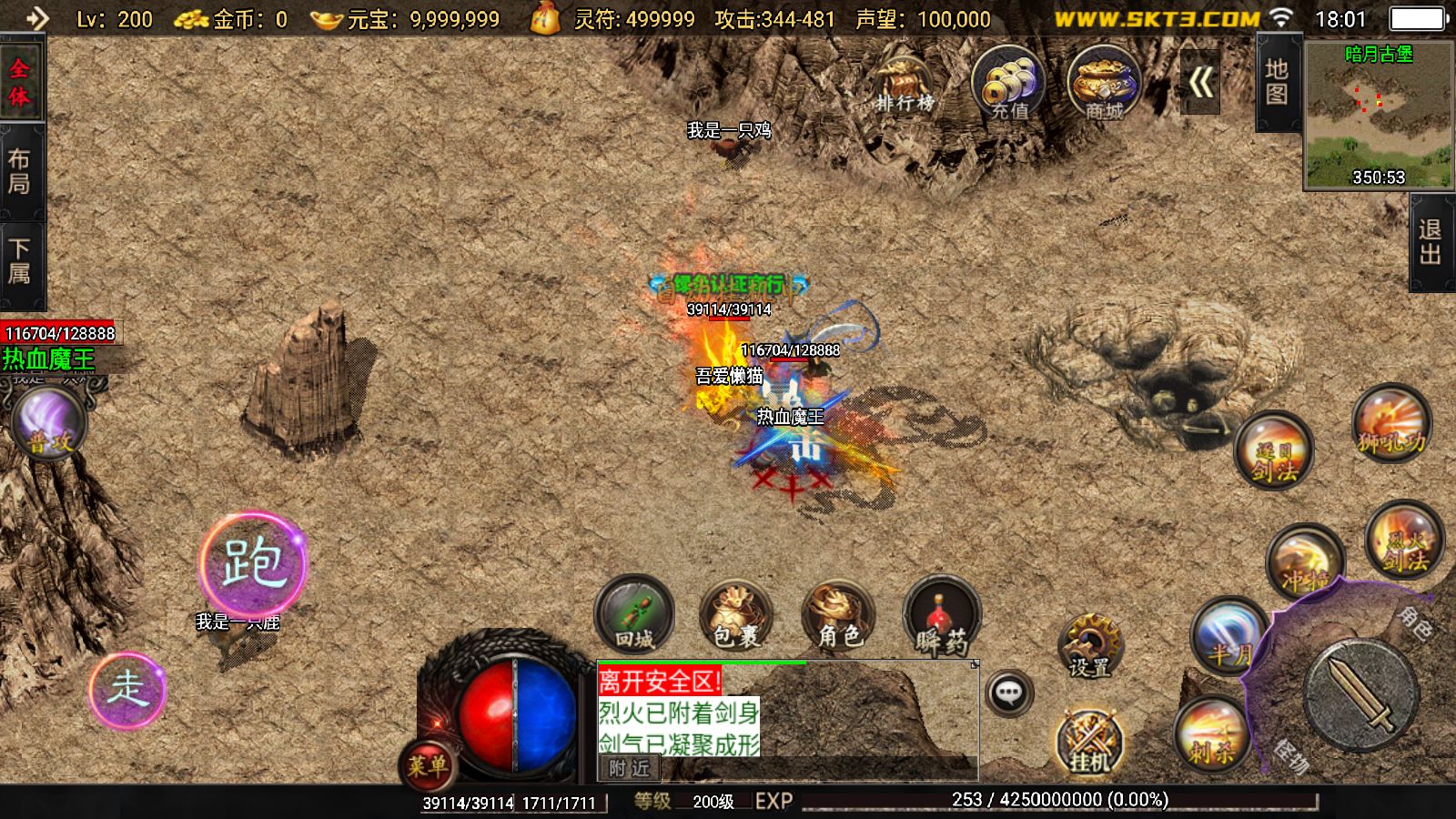Open the 排行榜 ranking board
Screen dimensions: 1456x819
[x=905, y=84]
